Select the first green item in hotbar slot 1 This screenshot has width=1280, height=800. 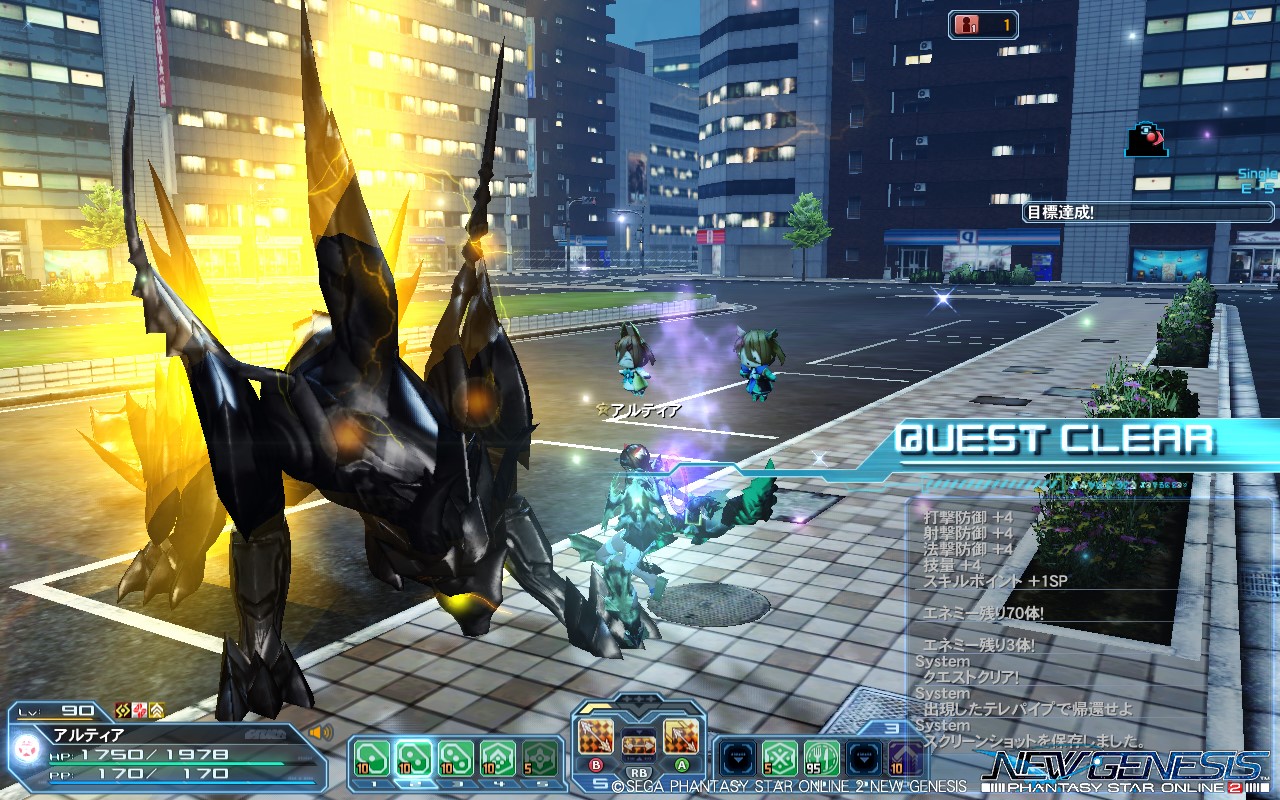[371, 760]
